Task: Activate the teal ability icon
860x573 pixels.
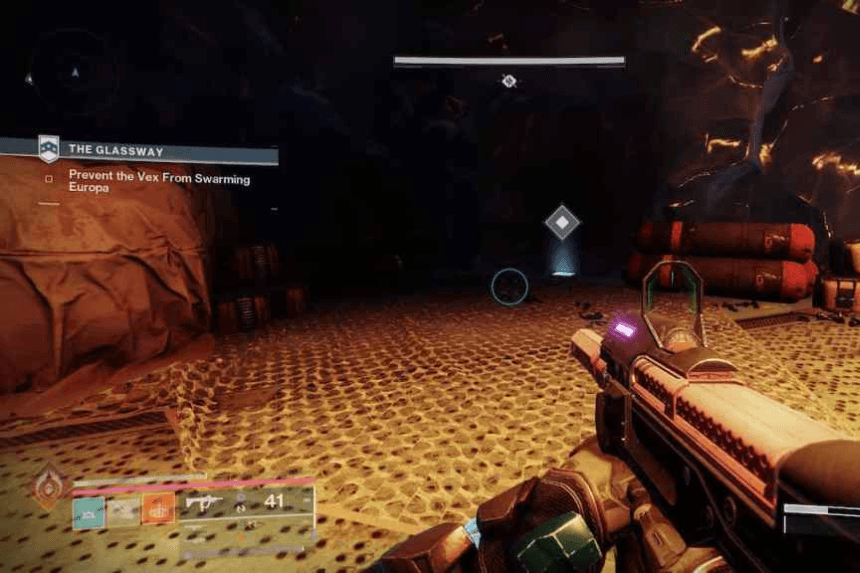Action: [87, 510]
